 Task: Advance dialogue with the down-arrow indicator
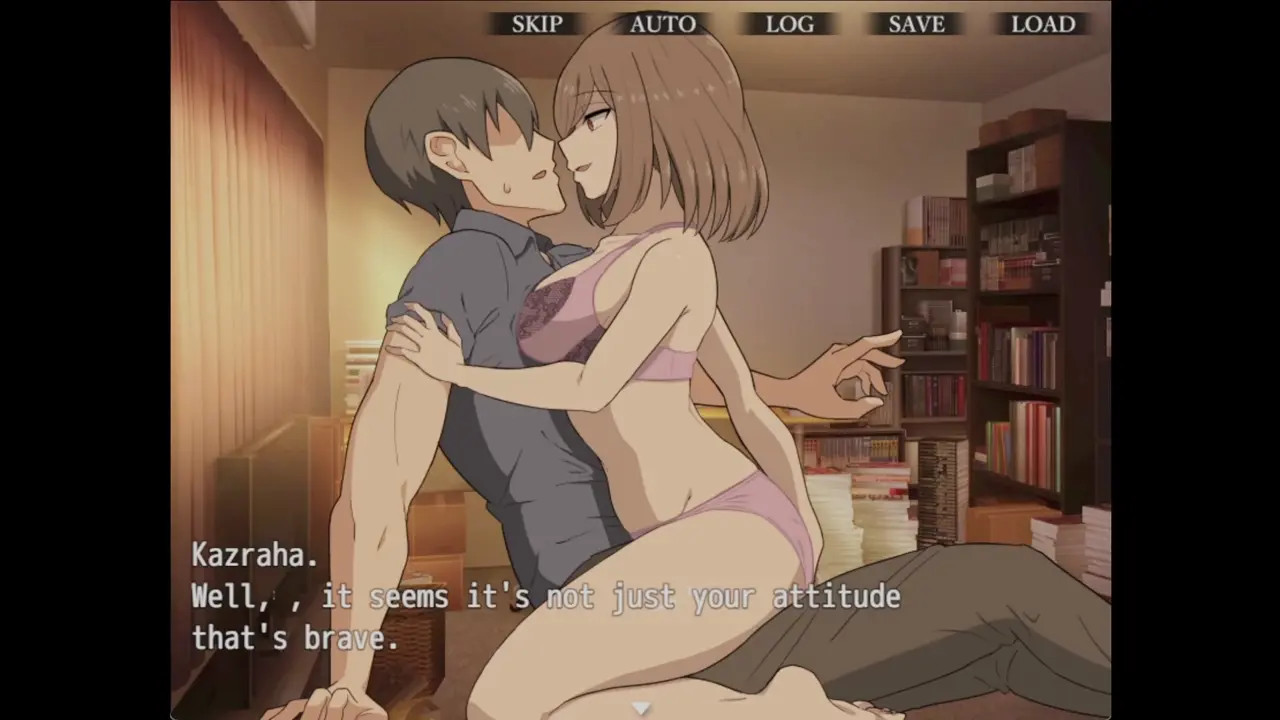pyautogui.click(x=641, y=708)
